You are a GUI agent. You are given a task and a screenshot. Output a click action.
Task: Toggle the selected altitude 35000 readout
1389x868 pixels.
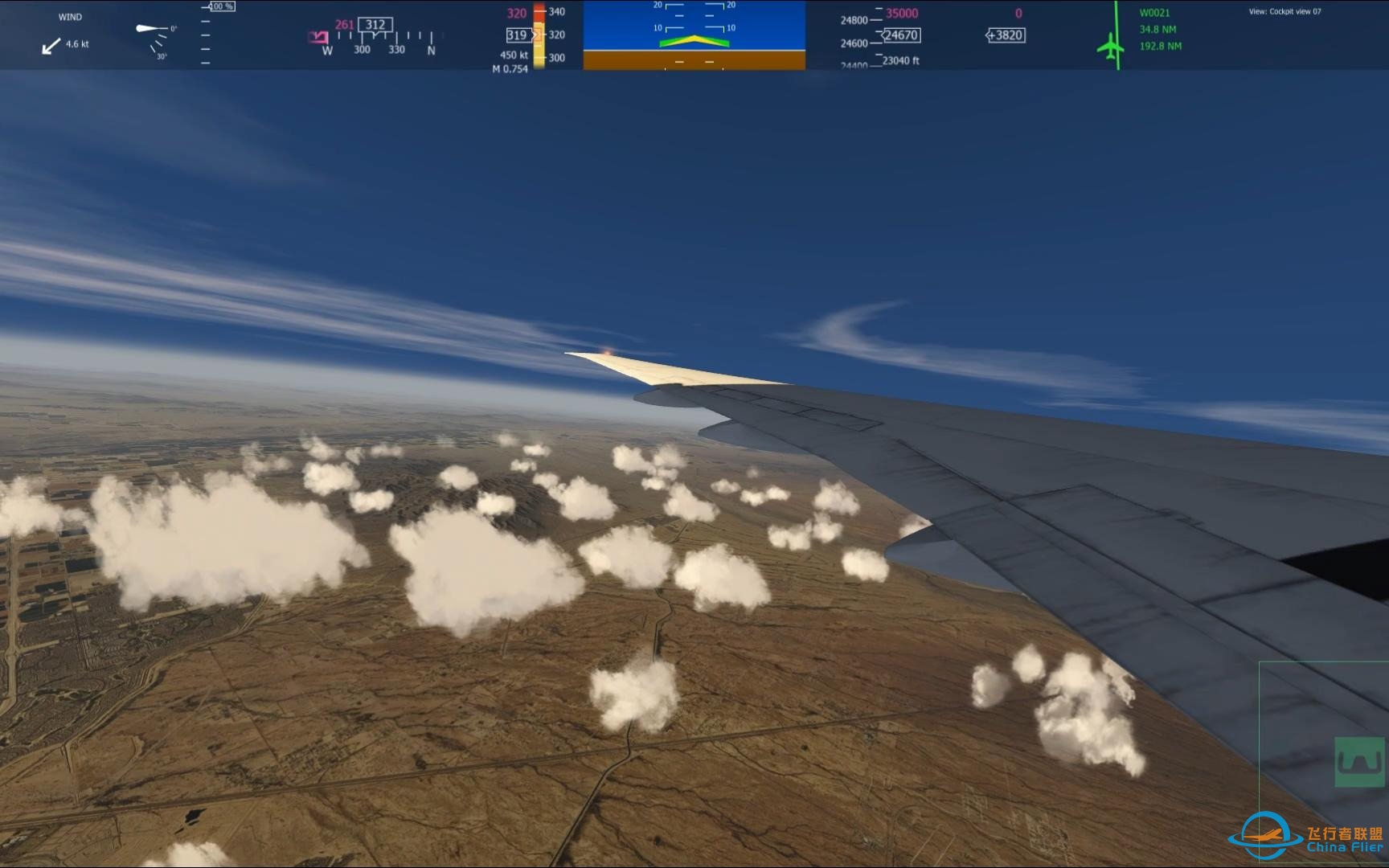click(x=903, y=13)
